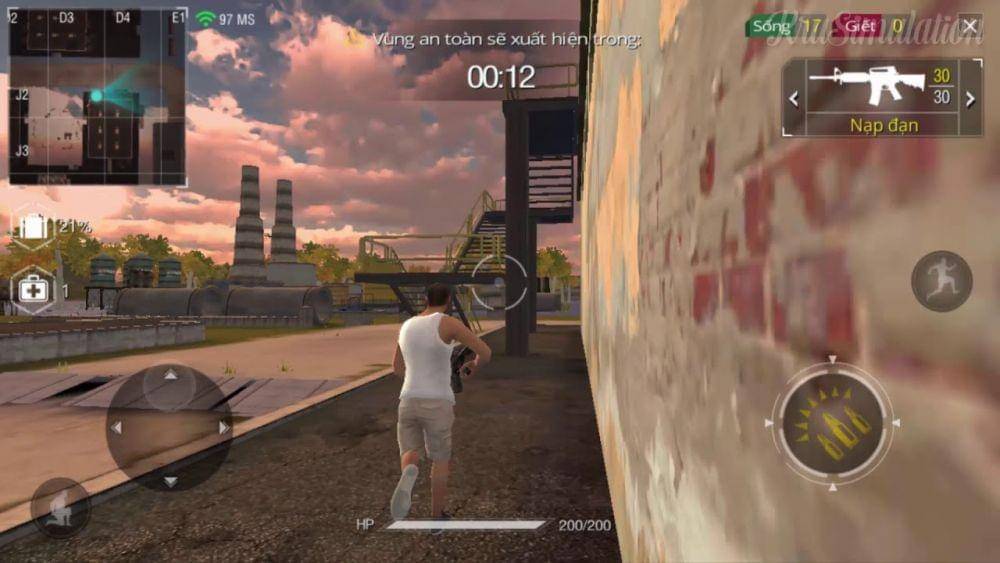The image size is (1000, 563).
Task: Switch to the previous weapon arrow
Action: 794,98
